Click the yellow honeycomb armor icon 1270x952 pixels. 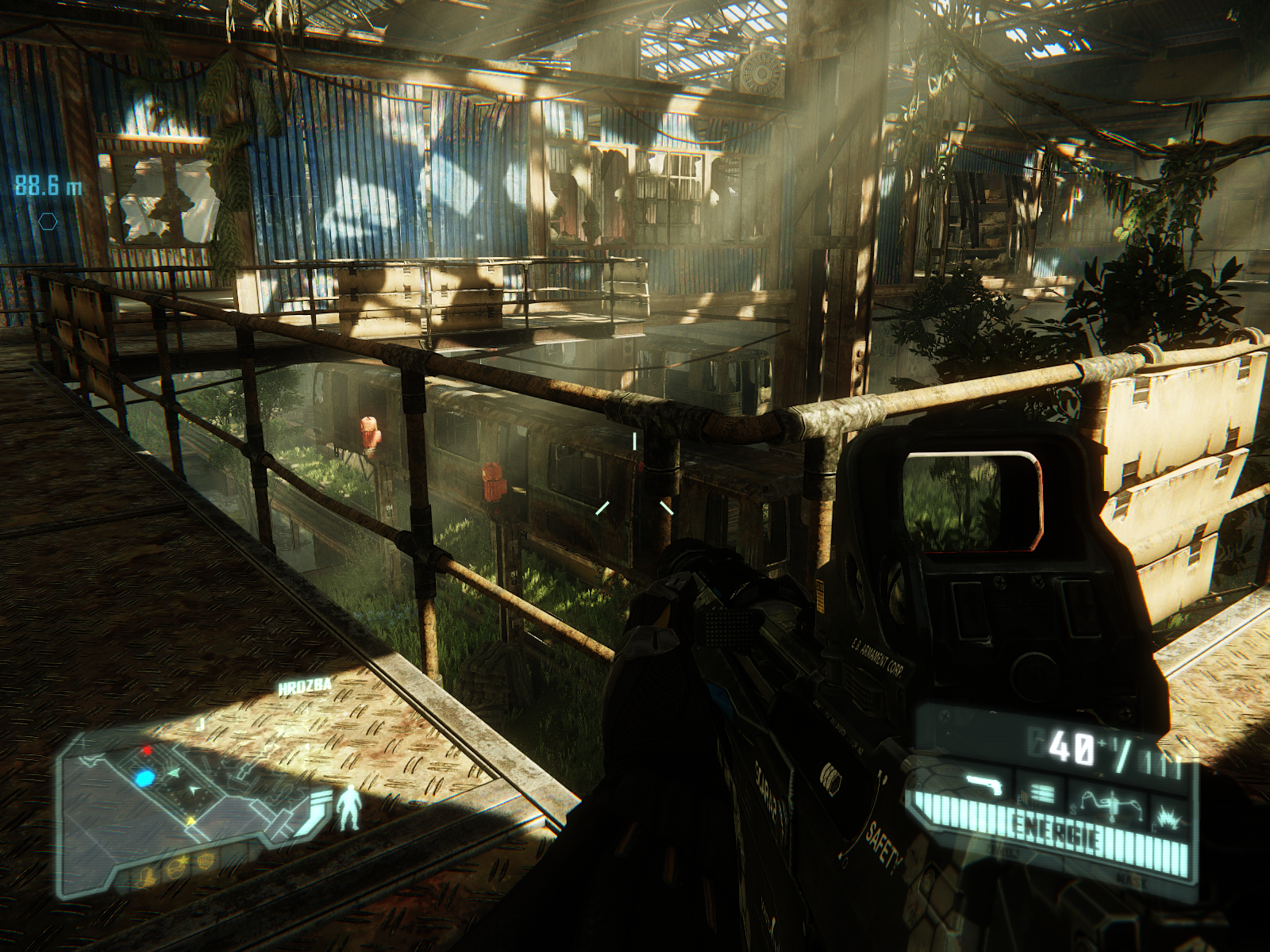point(205,859)
